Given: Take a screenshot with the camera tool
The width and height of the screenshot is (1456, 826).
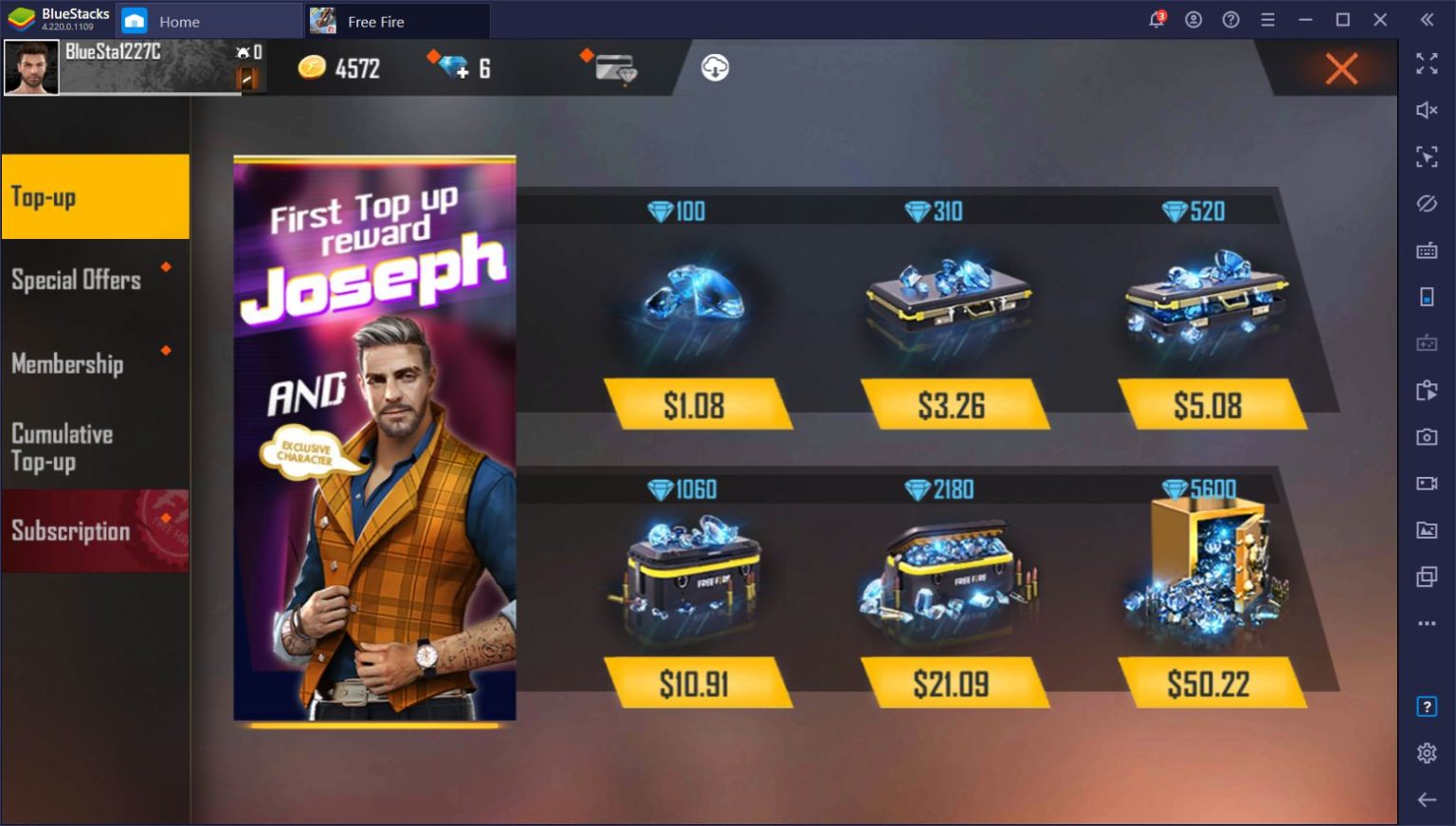Looking at the screenshot, I should click(1427, 437).
